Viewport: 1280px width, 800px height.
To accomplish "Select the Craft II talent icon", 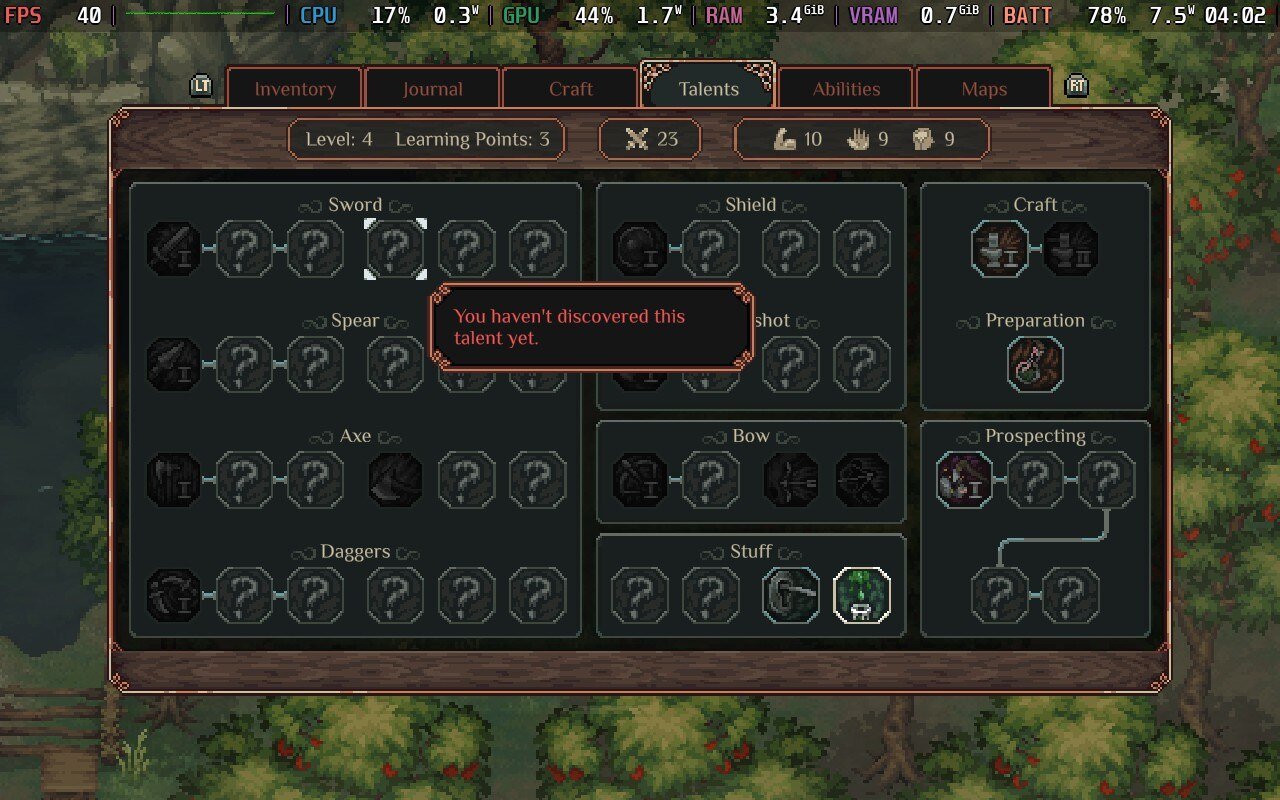I will (1071, 249).
